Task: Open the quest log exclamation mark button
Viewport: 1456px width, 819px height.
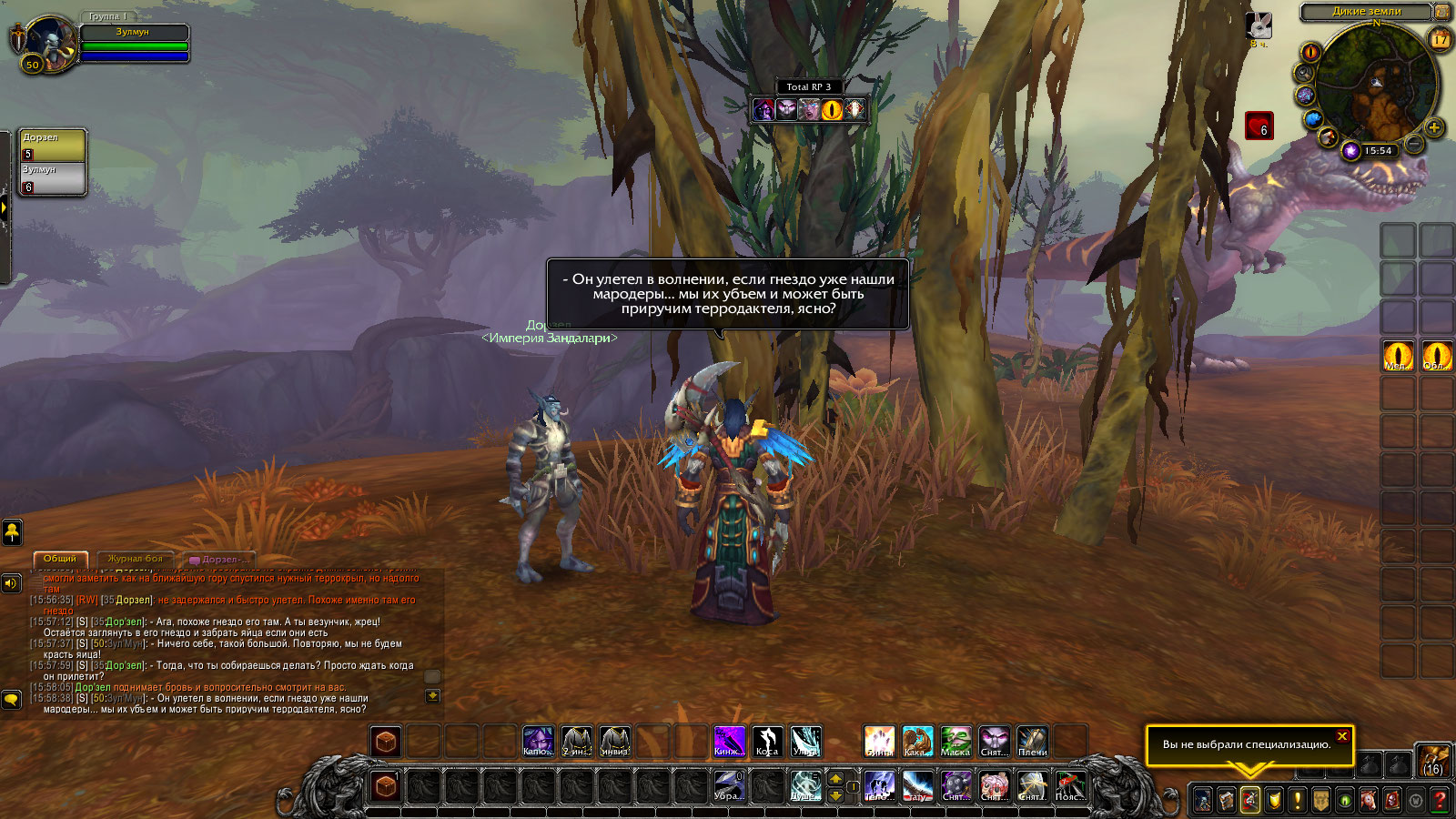Action: (1298, 800)
